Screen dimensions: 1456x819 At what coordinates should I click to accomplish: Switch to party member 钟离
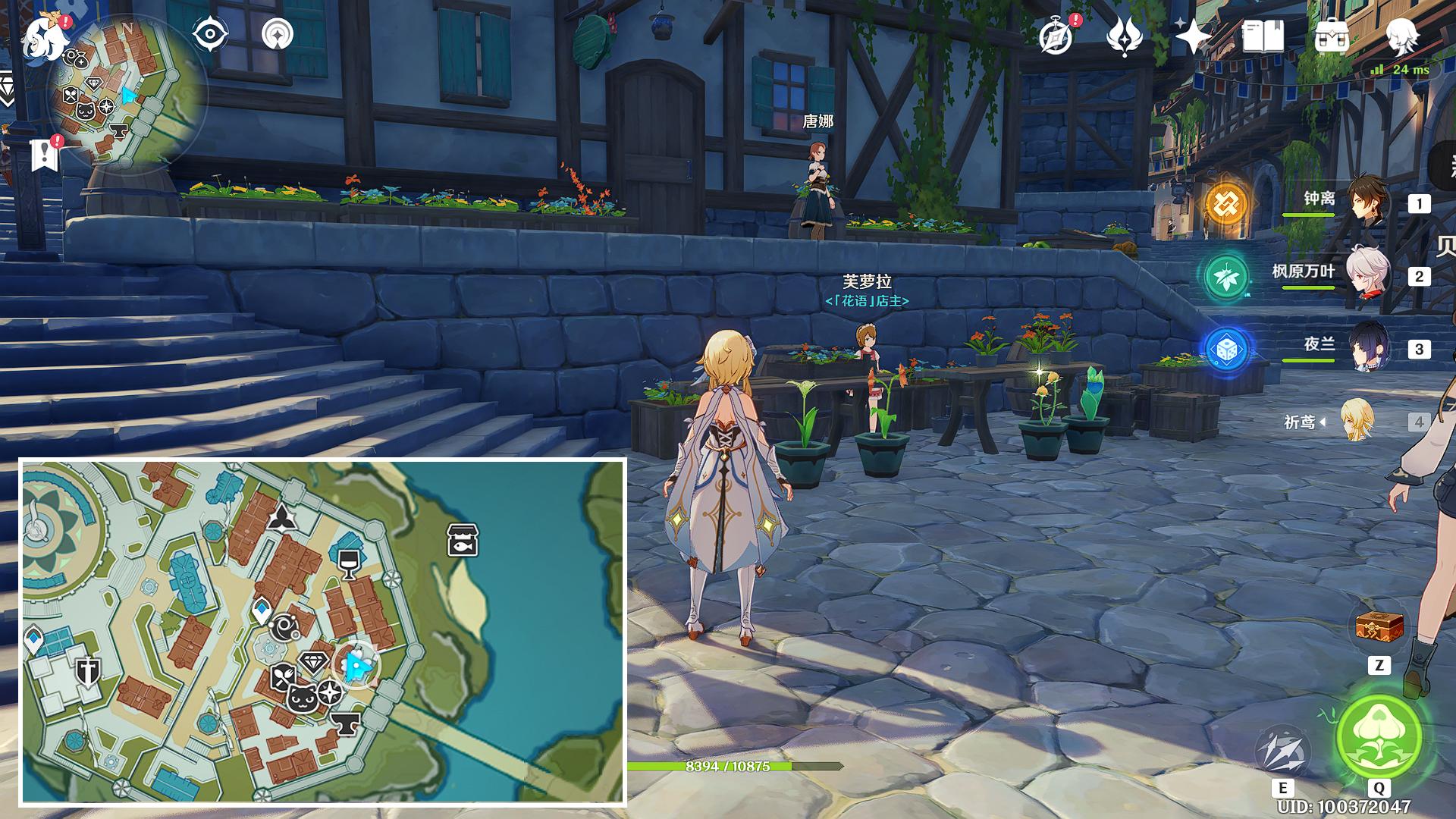[1370, 200]
